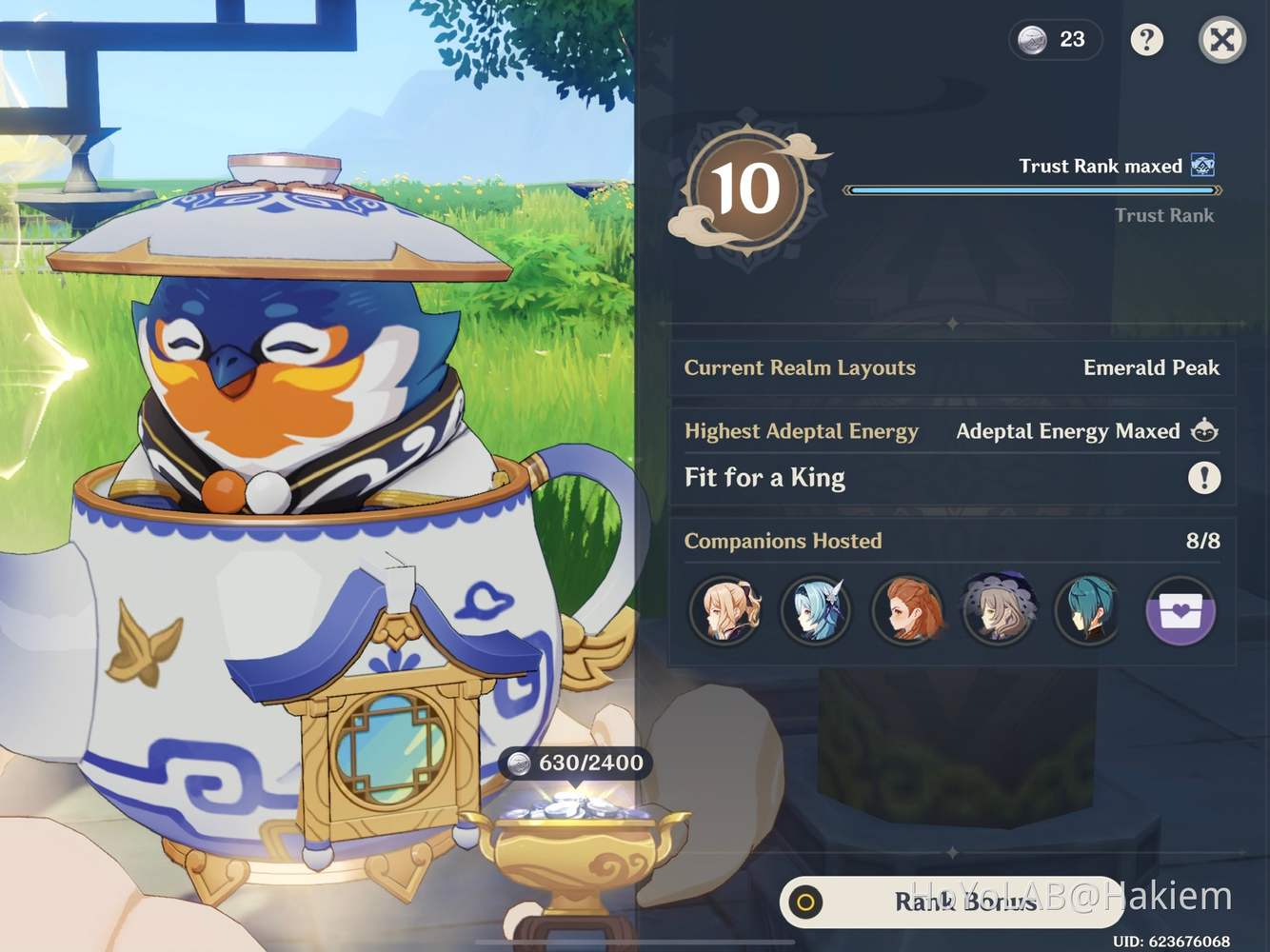
Task: Select Jean's companion avatar
Action: [726, 611]
